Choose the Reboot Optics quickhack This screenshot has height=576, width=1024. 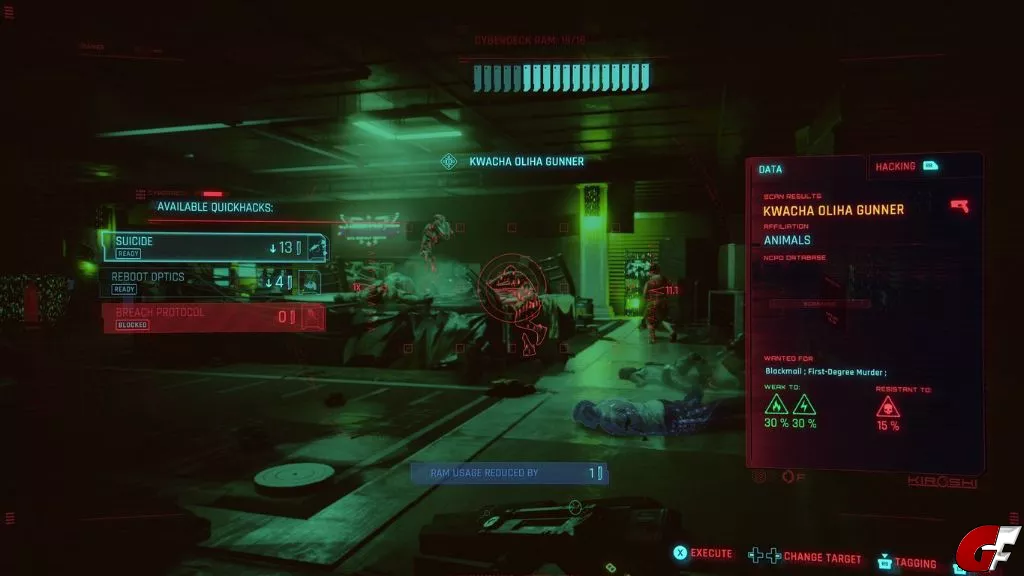click(212, 281)
